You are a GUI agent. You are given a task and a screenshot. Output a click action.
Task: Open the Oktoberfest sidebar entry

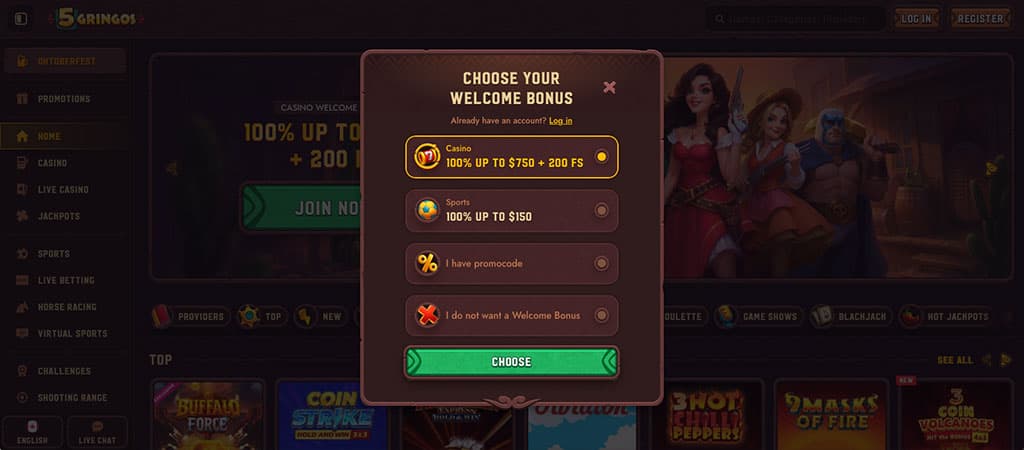(x=64, y=61)
